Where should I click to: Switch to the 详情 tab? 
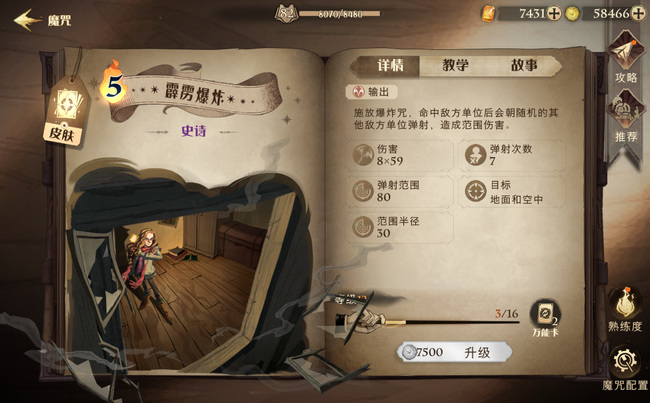pos(389,66)
